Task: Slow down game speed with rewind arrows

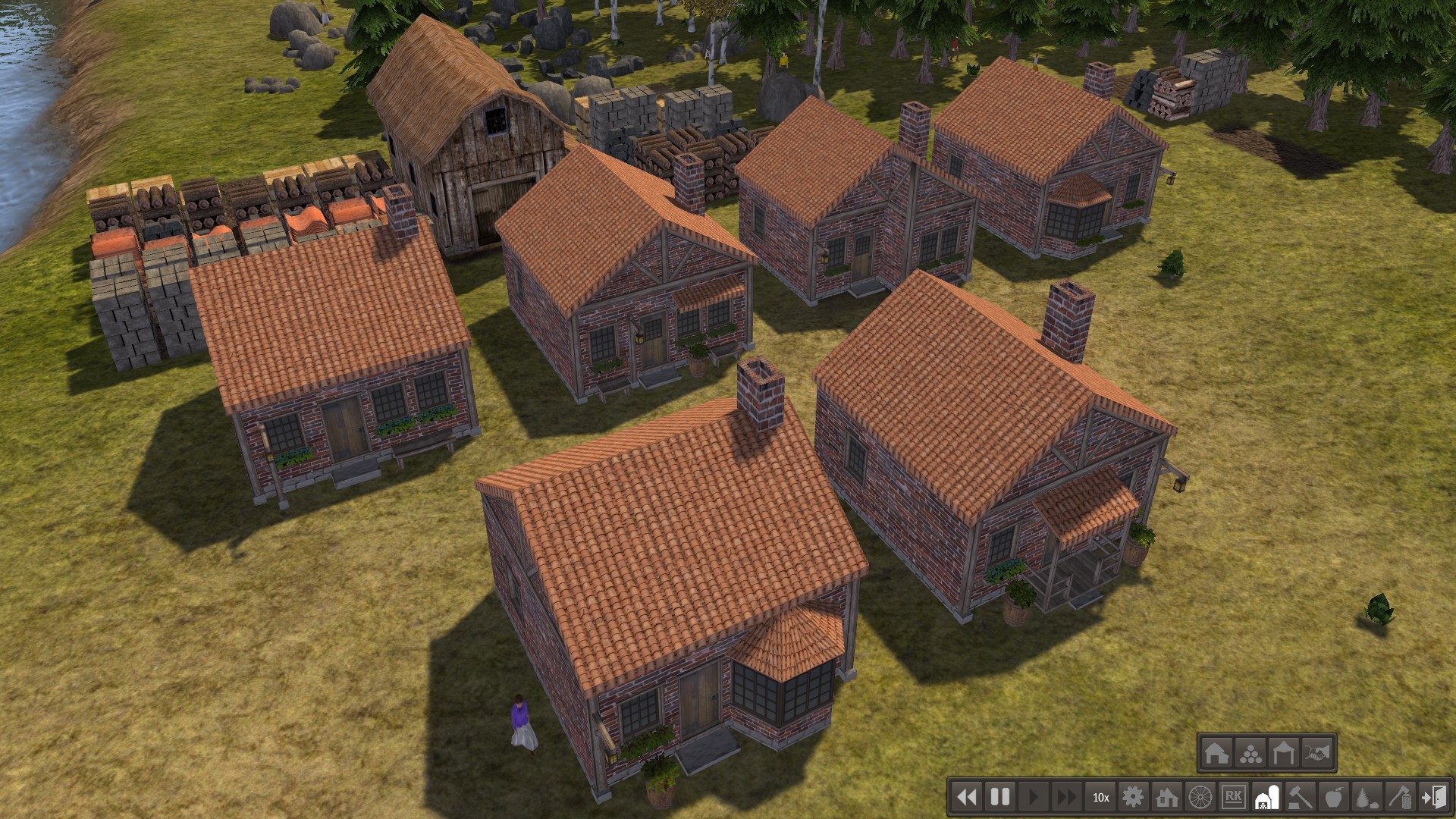Action: coord(966,797)
